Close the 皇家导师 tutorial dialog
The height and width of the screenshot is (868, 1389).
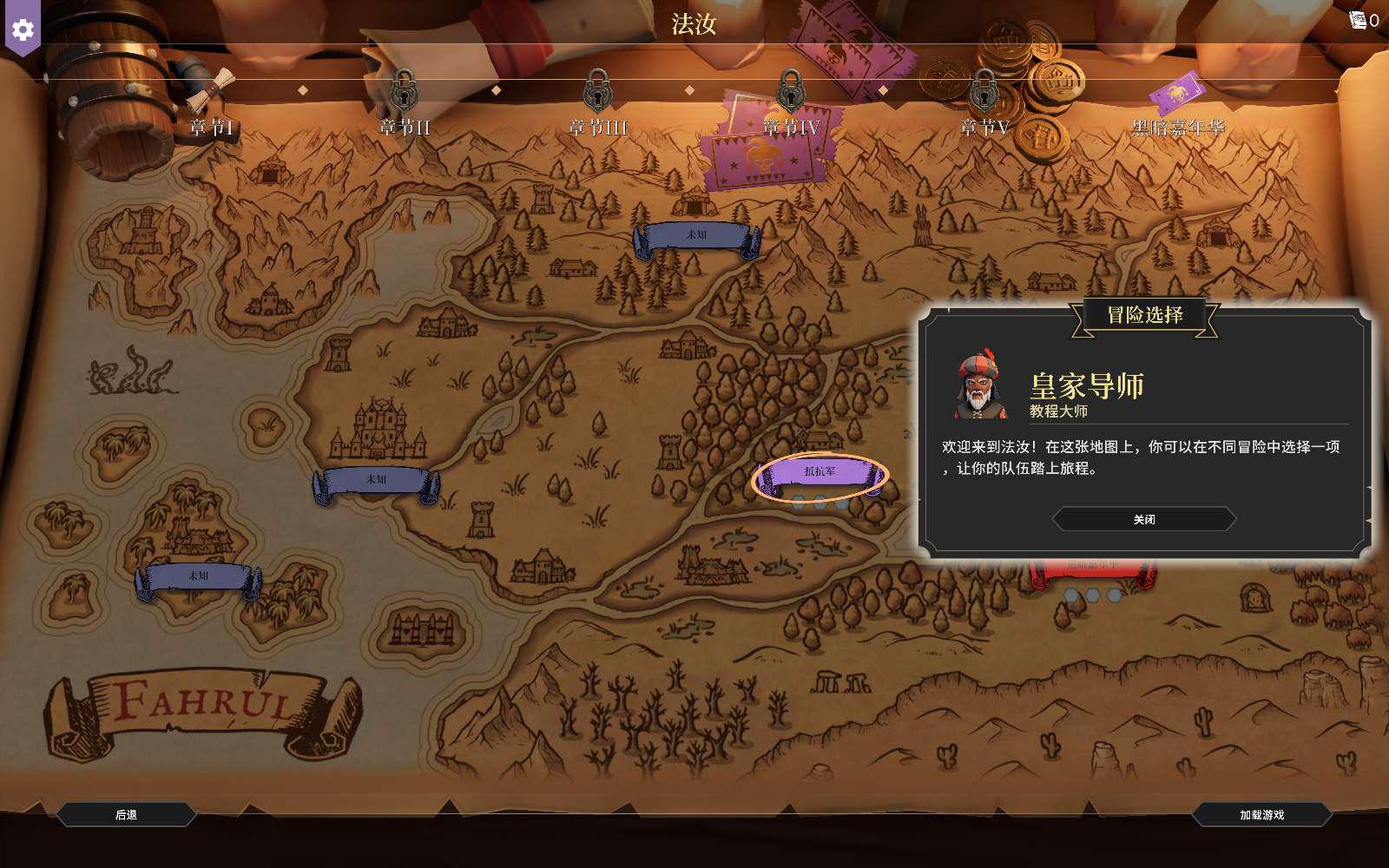point(1143,519)
